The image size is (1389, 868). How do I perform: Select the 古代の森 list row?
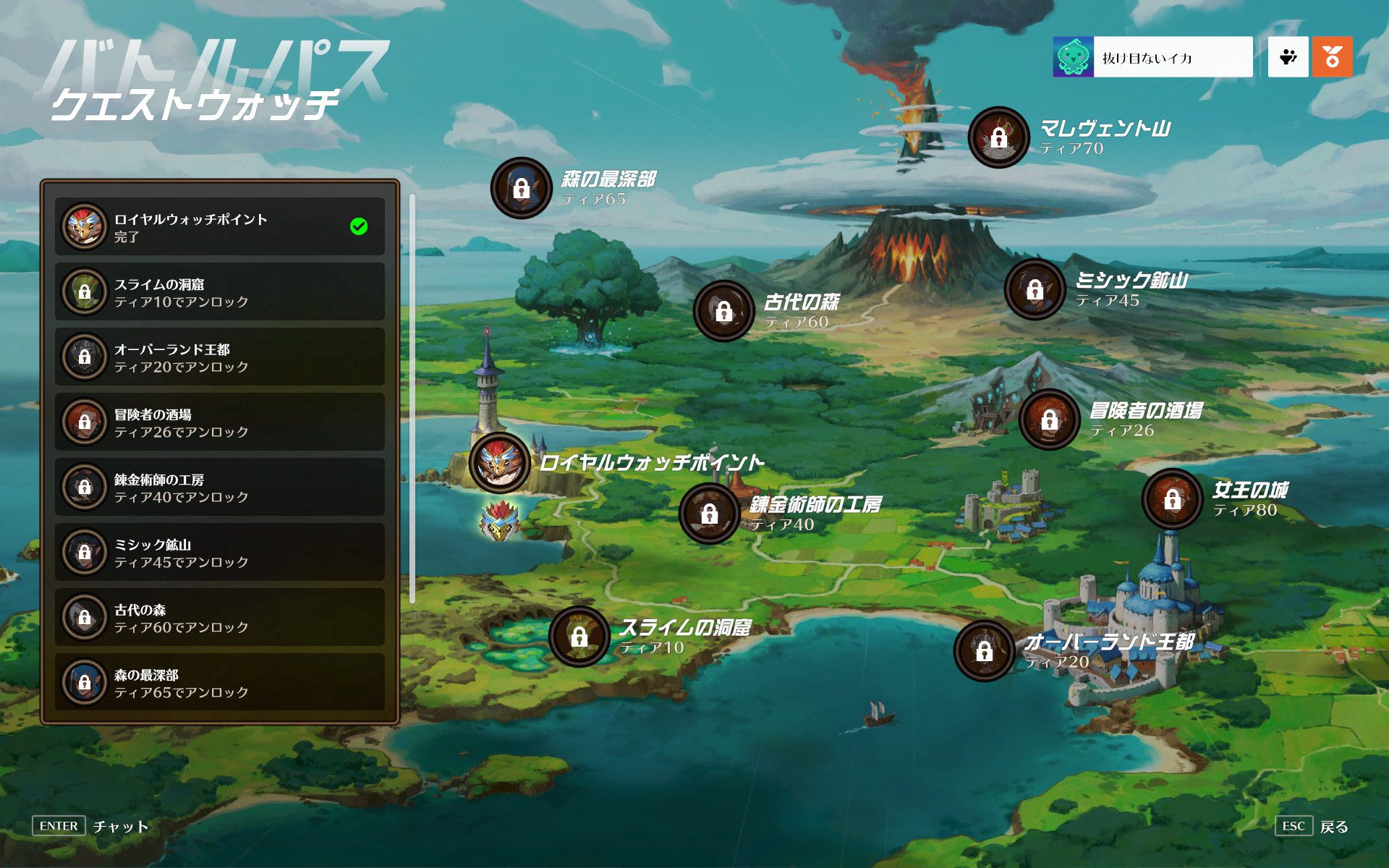(219, 617)
